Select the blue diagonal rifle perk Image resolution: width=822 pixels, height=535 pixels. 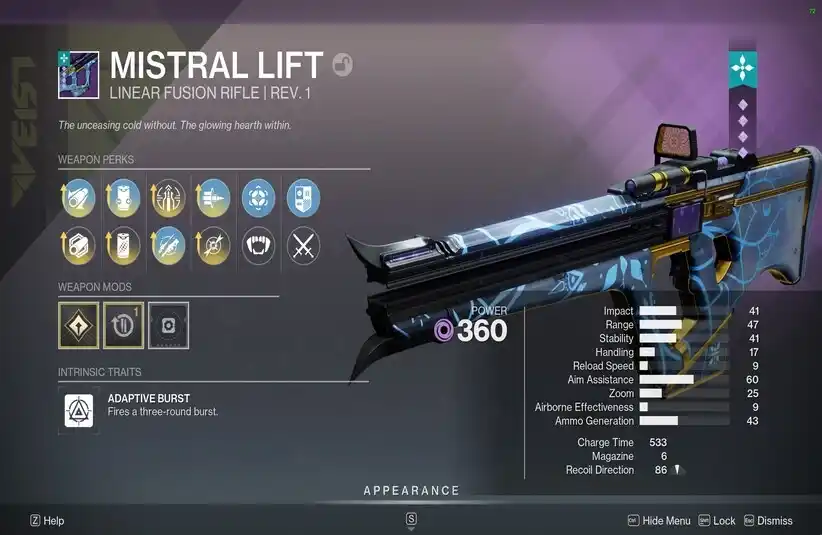point(167,245)
